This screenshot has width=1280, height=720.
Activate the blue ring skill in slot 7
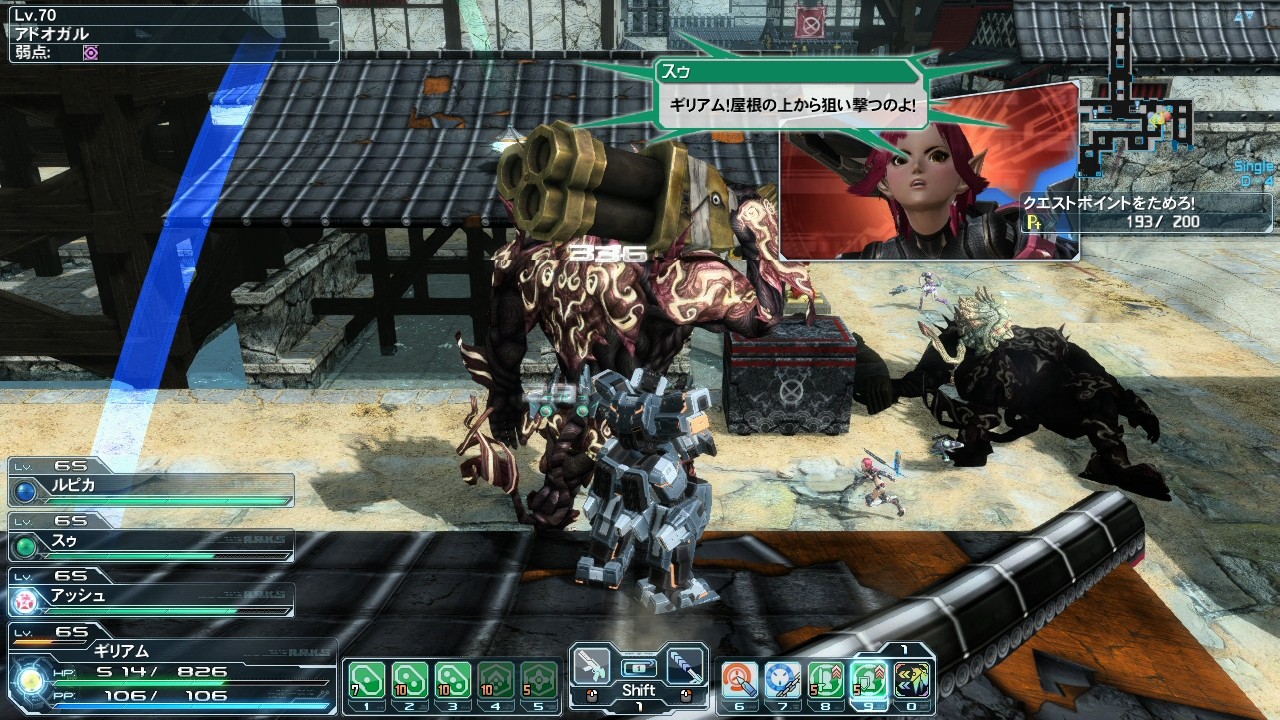pos(784,680)
